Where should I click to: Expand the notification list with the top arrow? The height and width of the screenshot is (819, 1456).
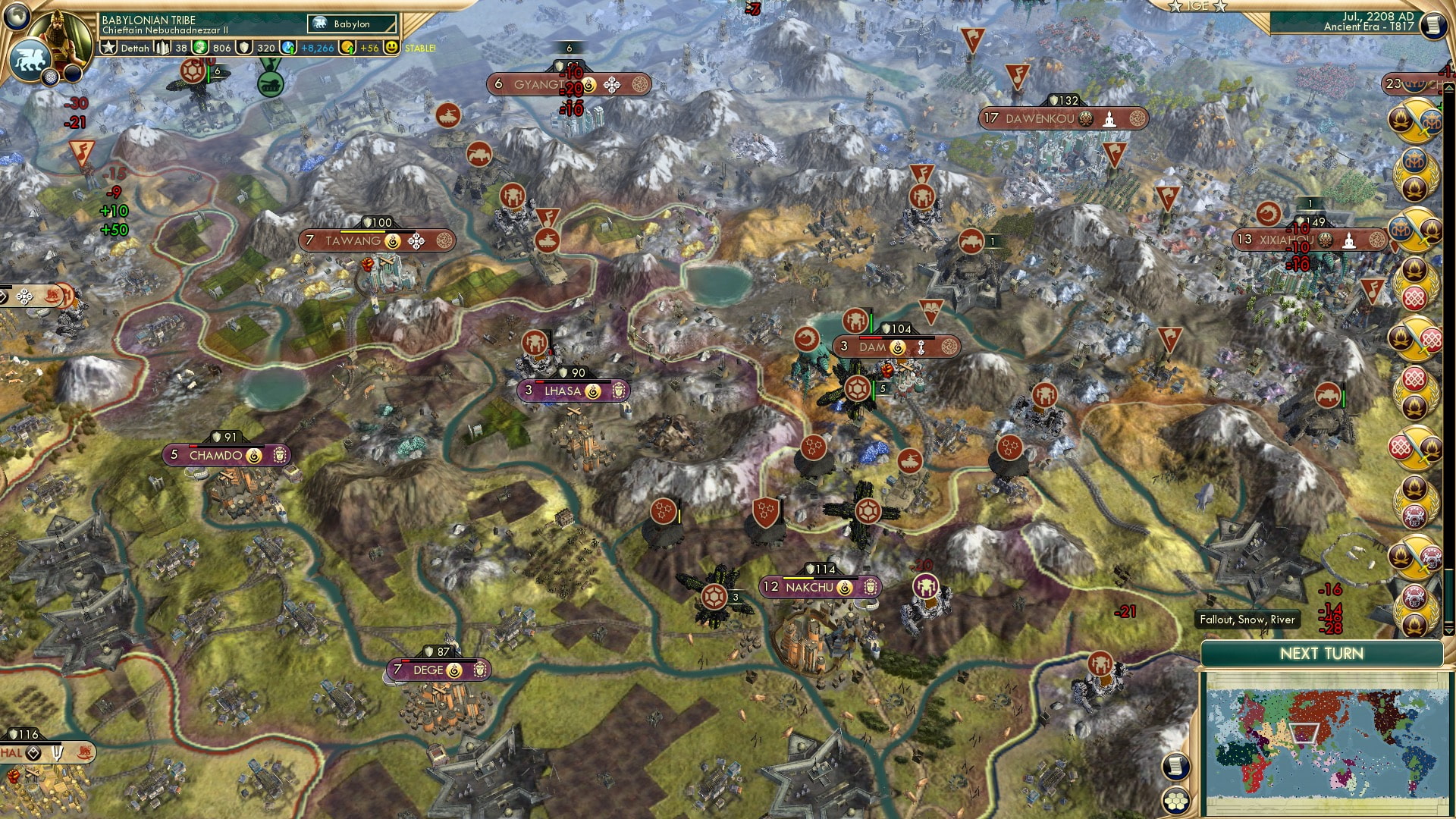[x=1448, y=88]
